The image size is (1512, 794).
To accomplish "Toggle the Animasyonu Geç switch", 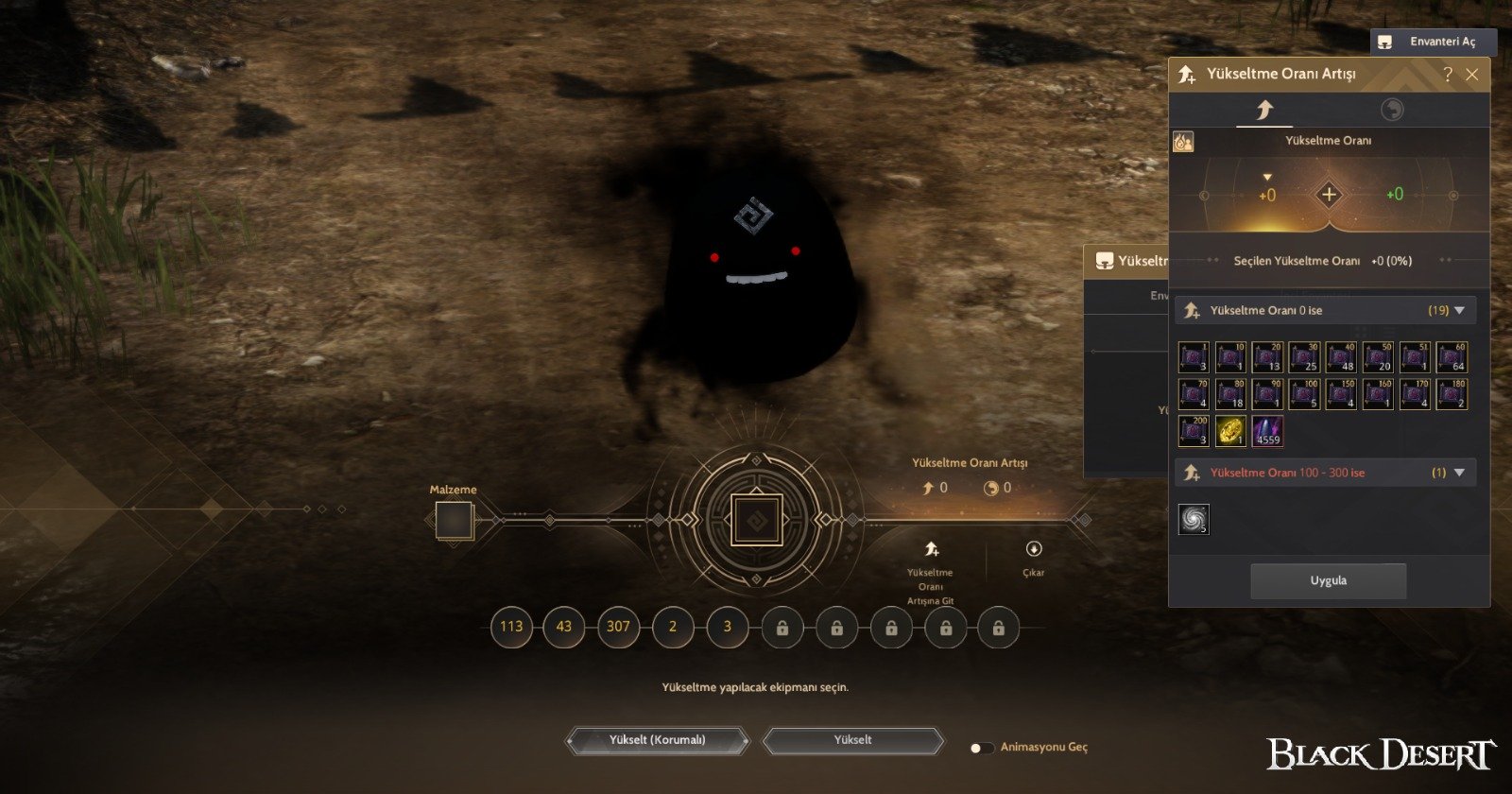I will (x=982, y=748).
